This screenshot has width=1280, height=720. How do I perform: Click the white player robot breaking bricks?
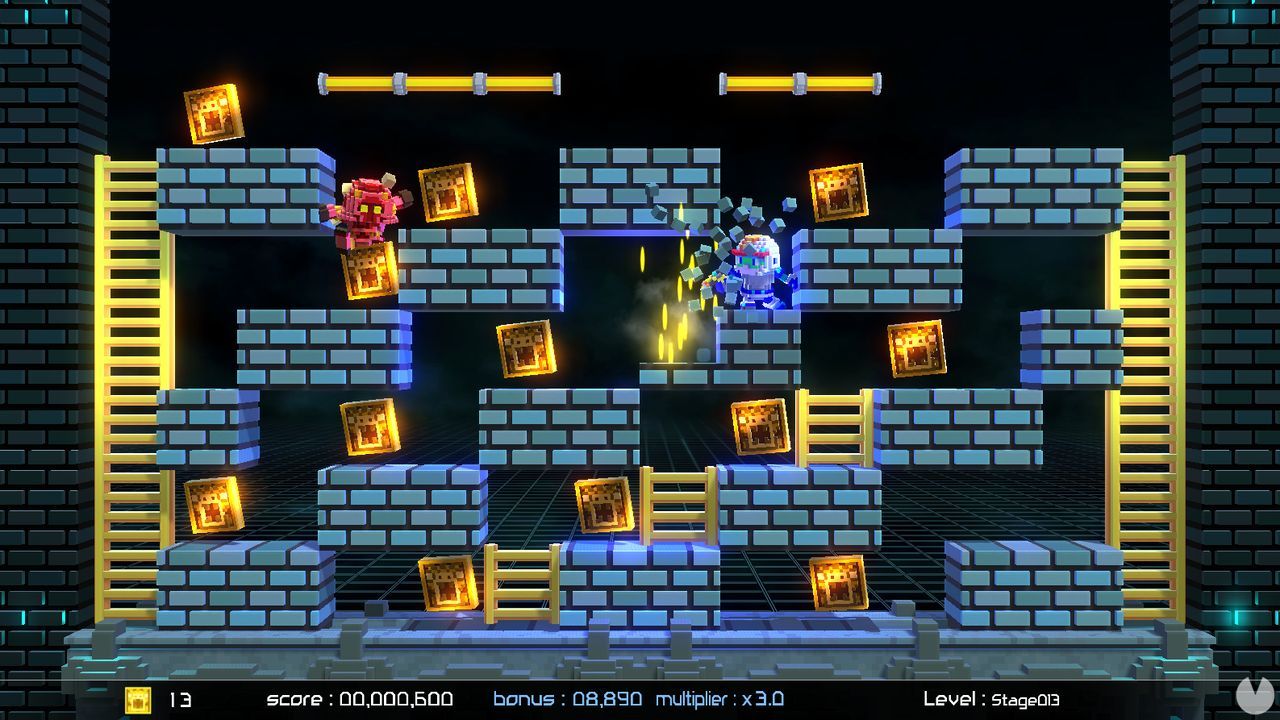pyautogui.click(x=755, y=270)
